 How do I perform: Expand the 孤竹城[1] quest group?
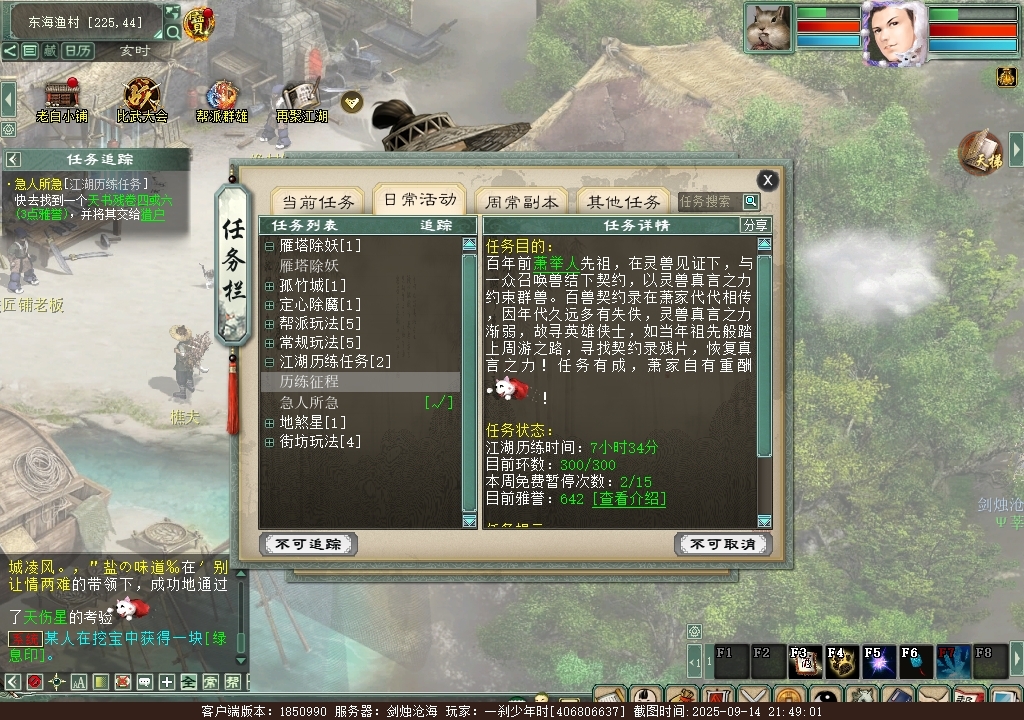pos(270,285)
